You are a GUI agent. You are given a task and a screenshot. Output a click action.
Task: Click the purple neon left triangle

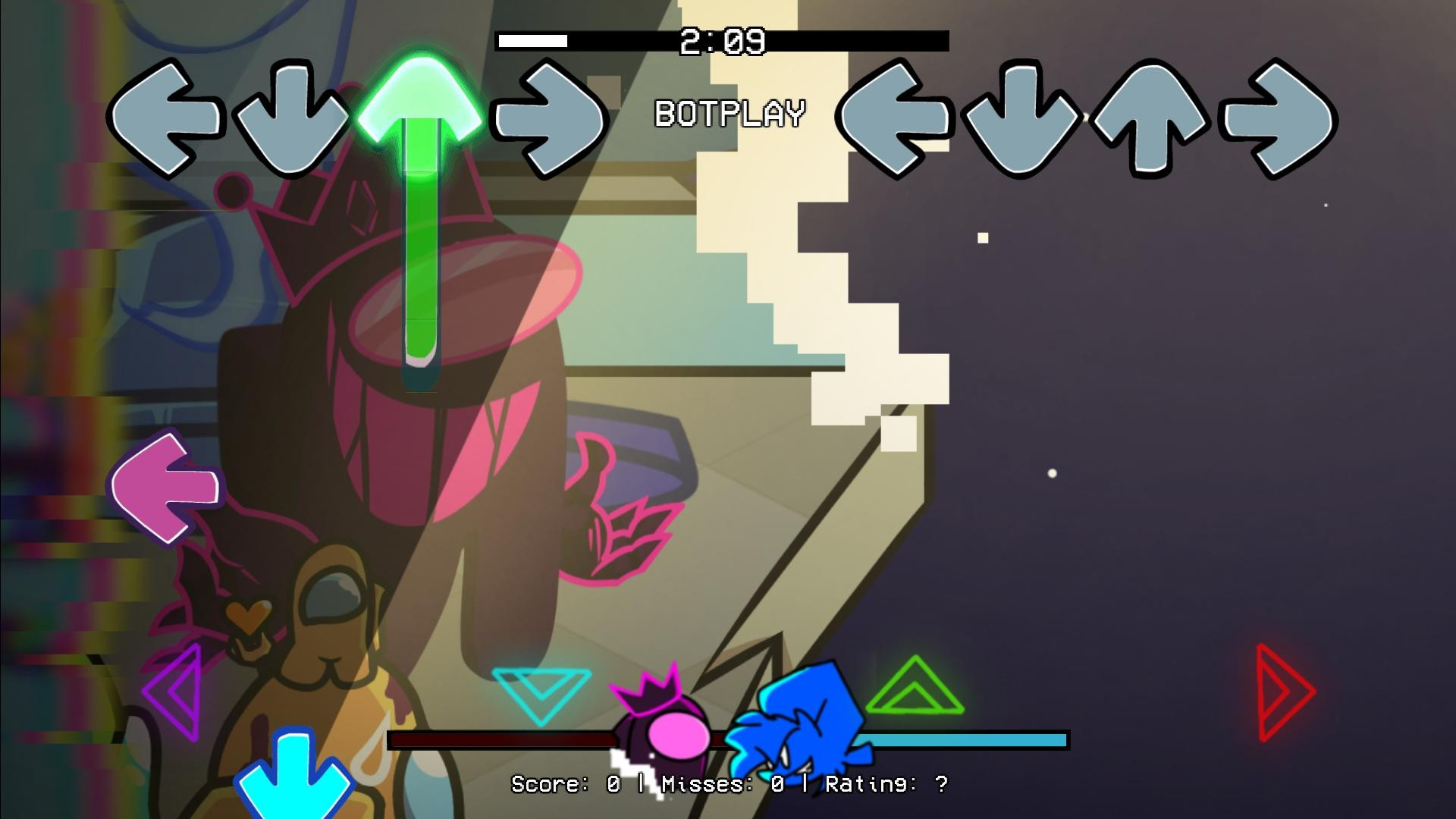[174, 690]
